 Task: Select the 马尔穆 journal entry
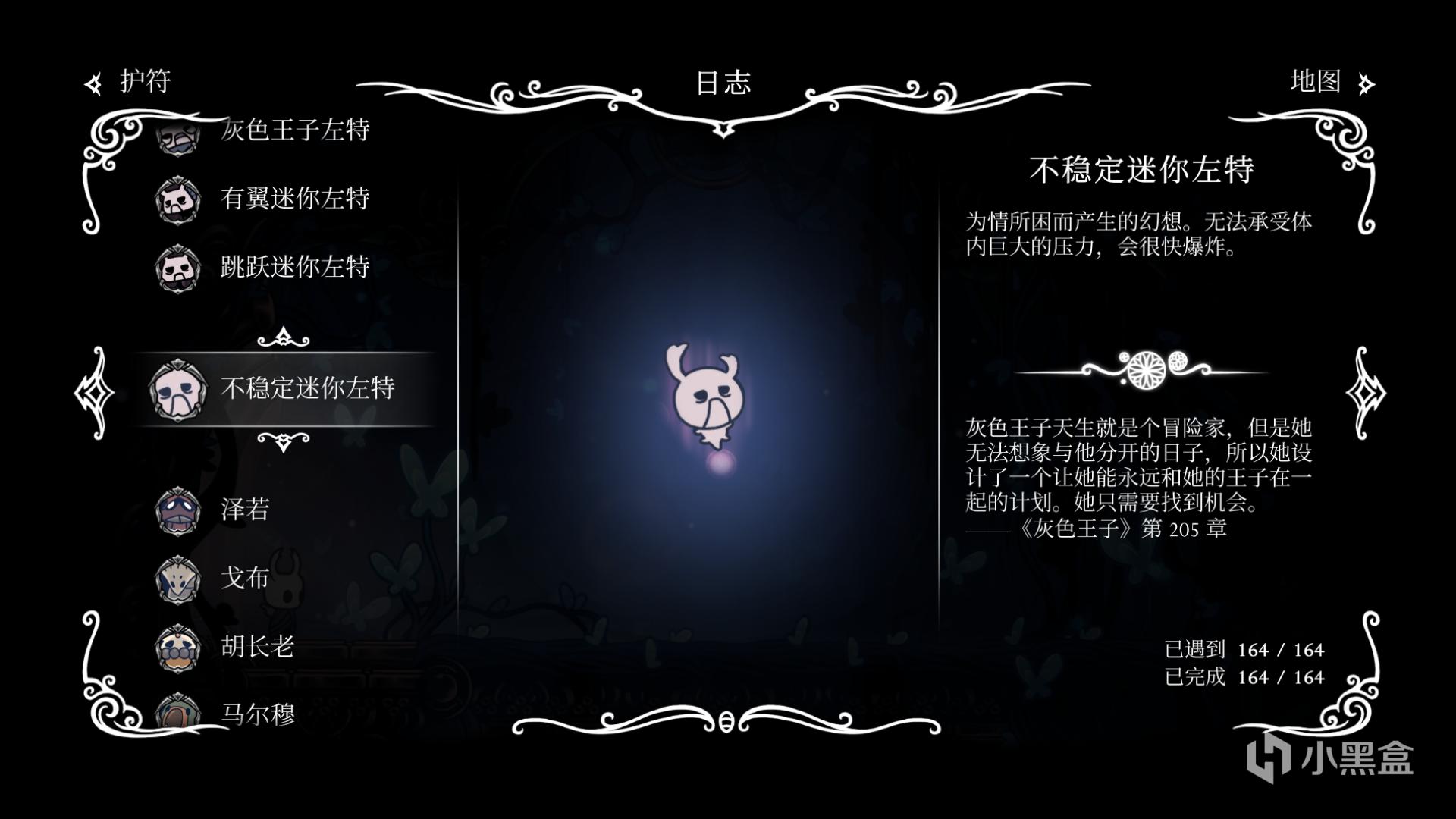coord(256,713)
